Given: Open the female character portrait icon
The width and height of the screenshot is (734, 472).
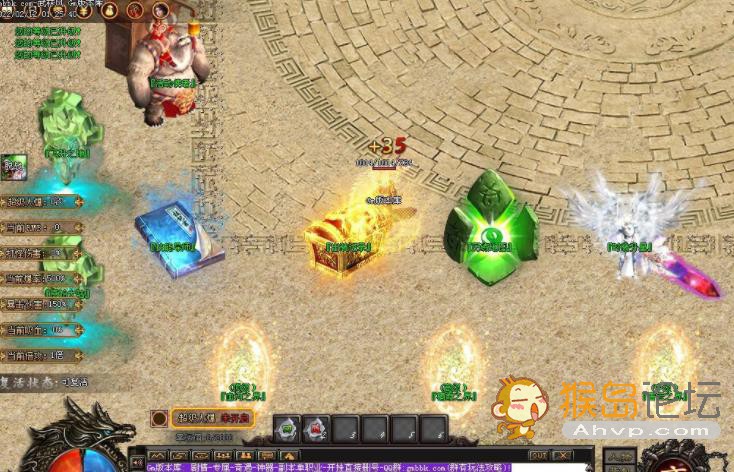Looking at the screenshot, I should tap(160, 10).
